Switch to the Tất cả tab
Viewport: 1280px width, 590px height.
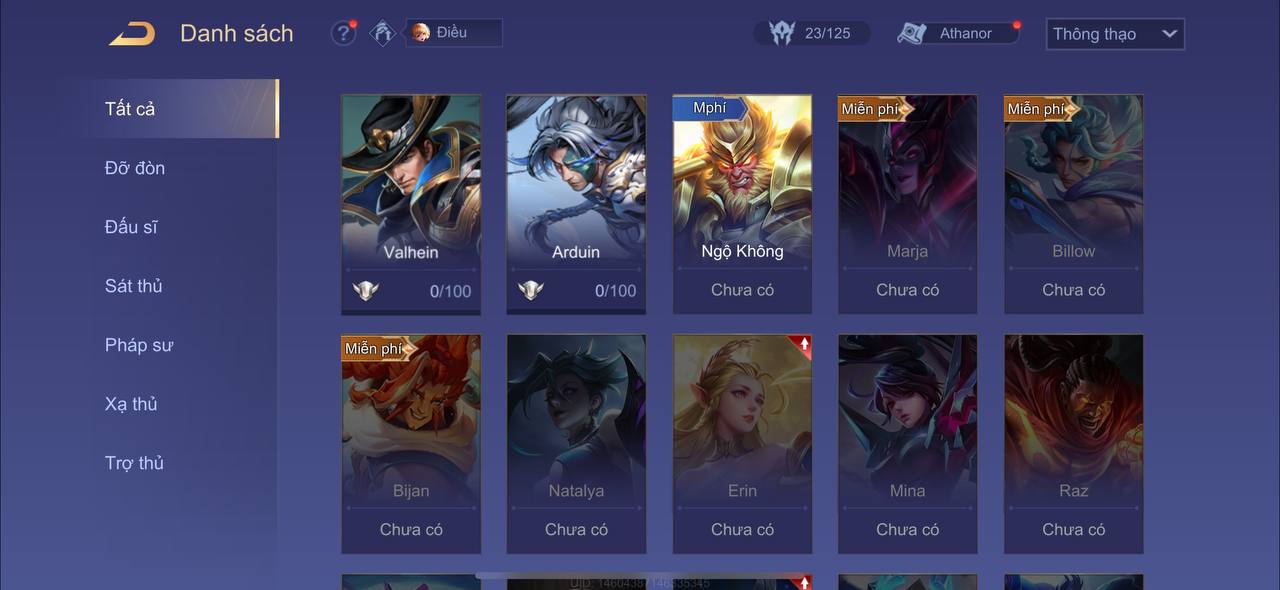[180, 109]
